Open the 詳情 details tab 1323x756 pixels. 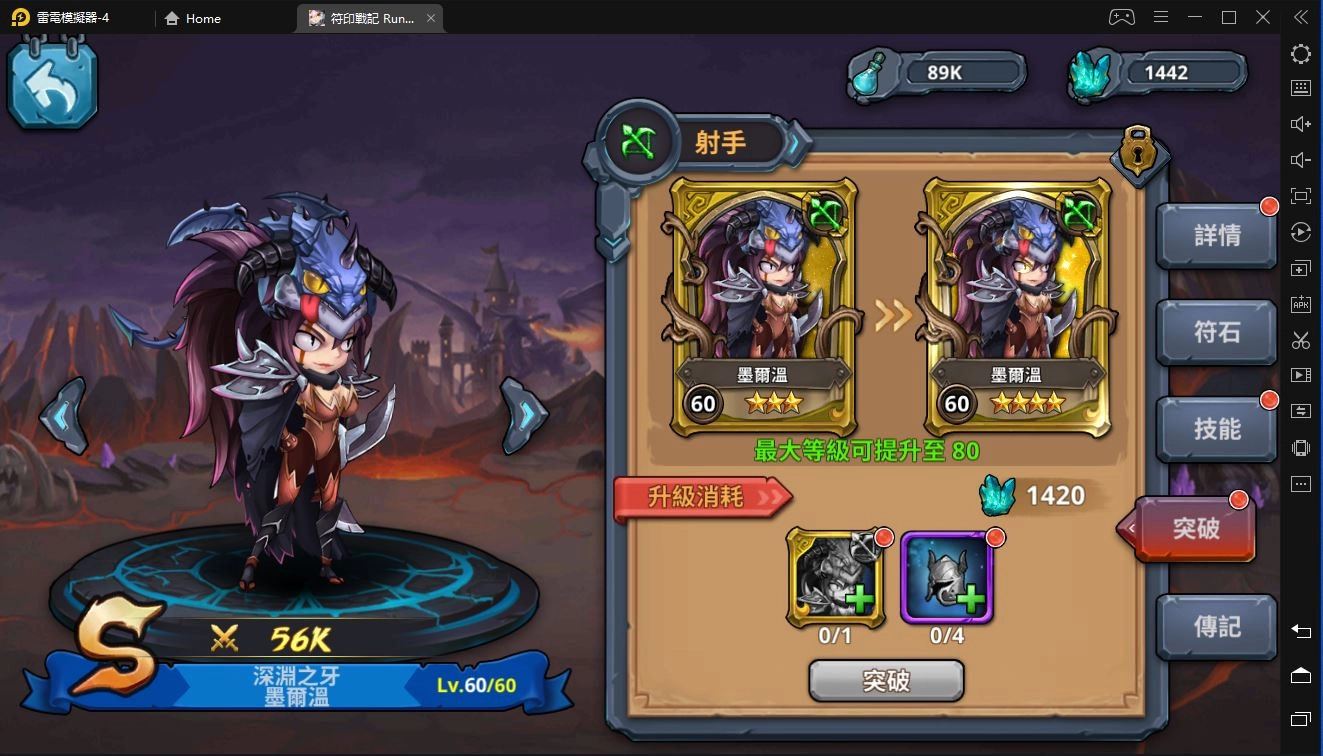tap(1216, 235)
